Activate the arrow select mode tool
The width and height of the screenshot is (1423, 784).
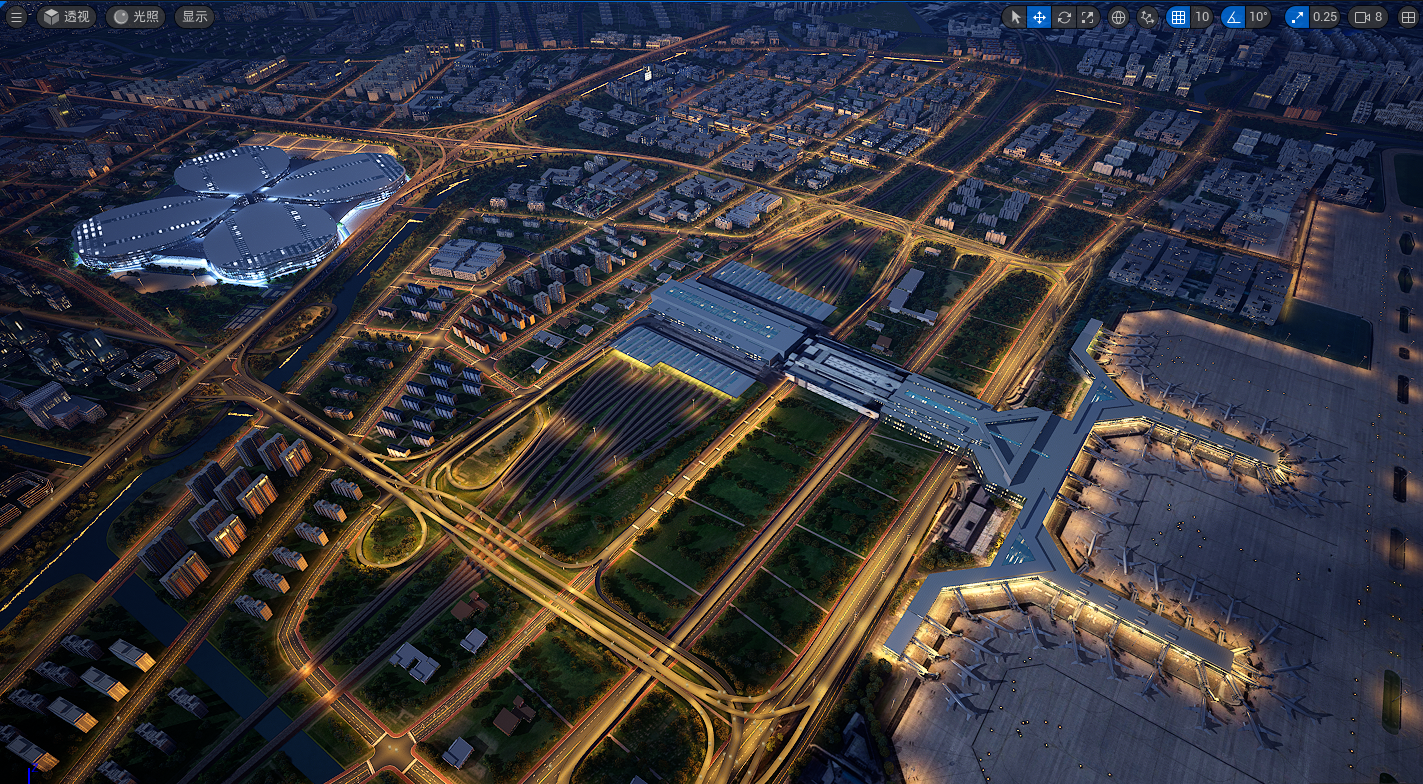point(1015,17)
